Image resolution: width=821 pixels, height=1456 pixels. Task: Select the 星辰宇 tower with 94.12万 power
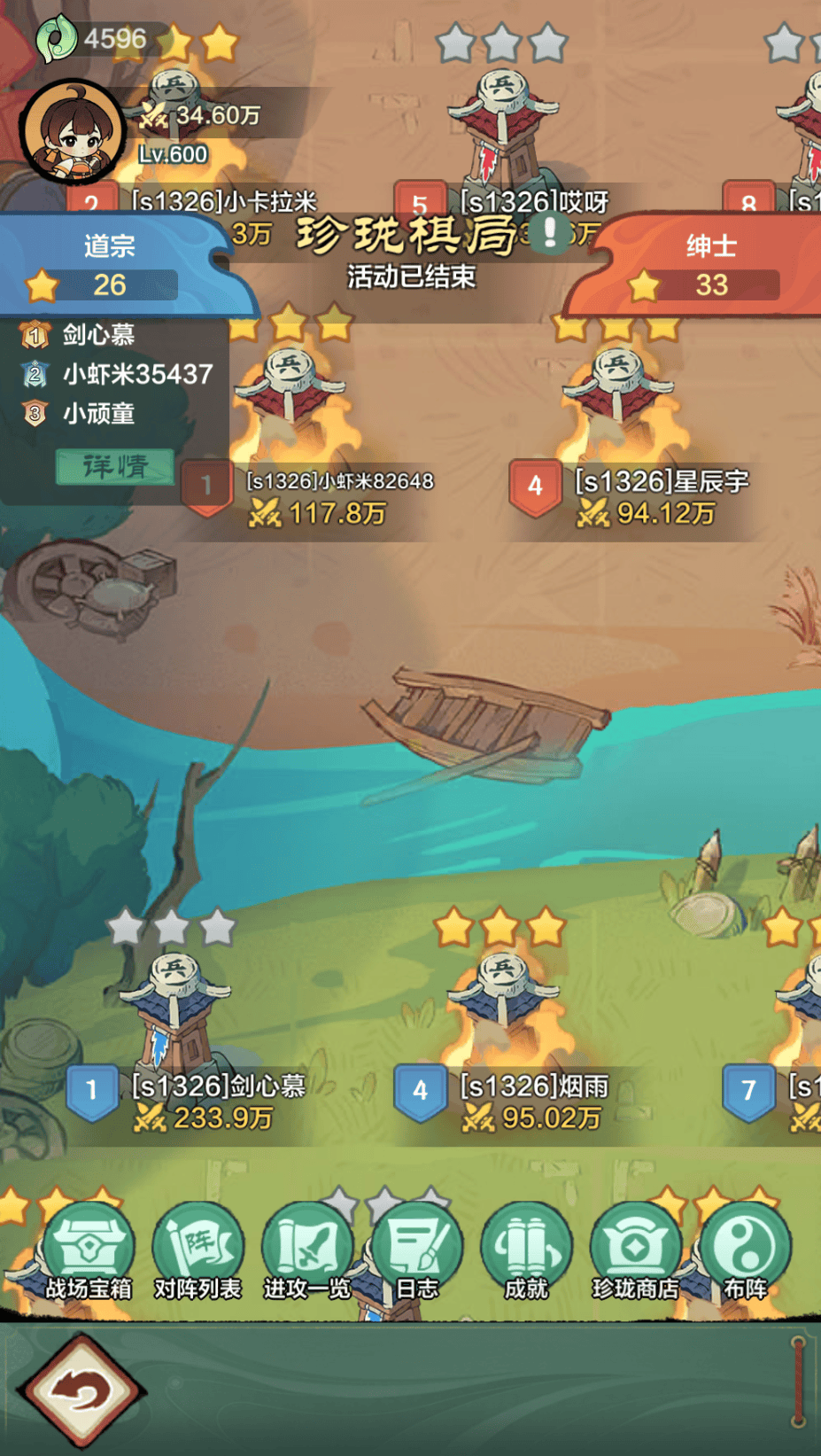click(x=619, y=399)
